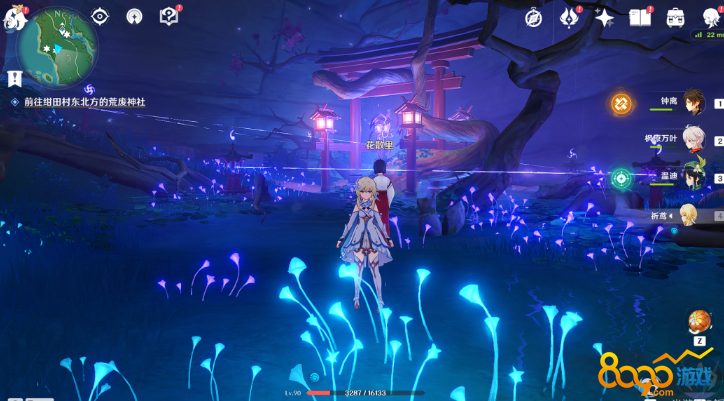
Task: Switch to party member 枫原万叶
Action: tap(693, 139)
